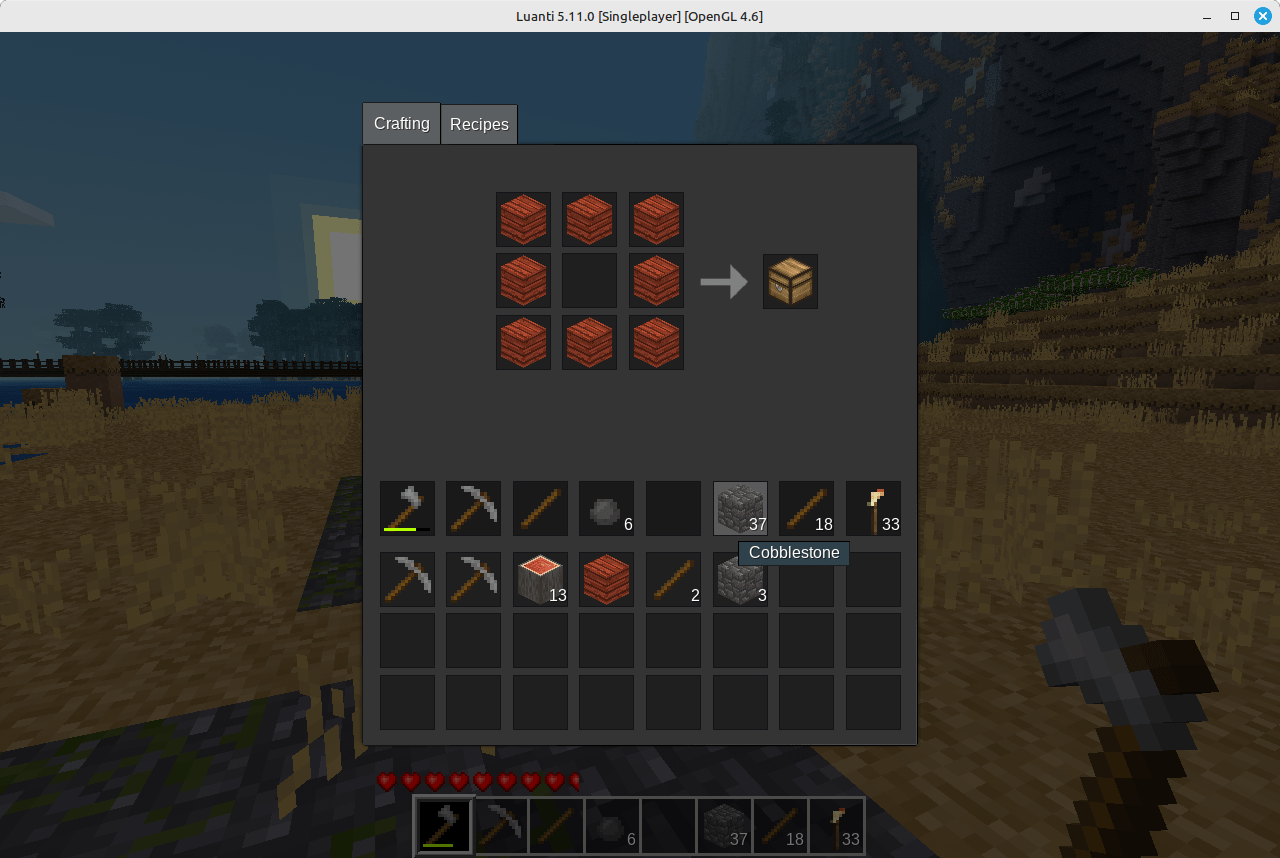
Task: Switch to the Recipes tab
Action: point(479,124)
